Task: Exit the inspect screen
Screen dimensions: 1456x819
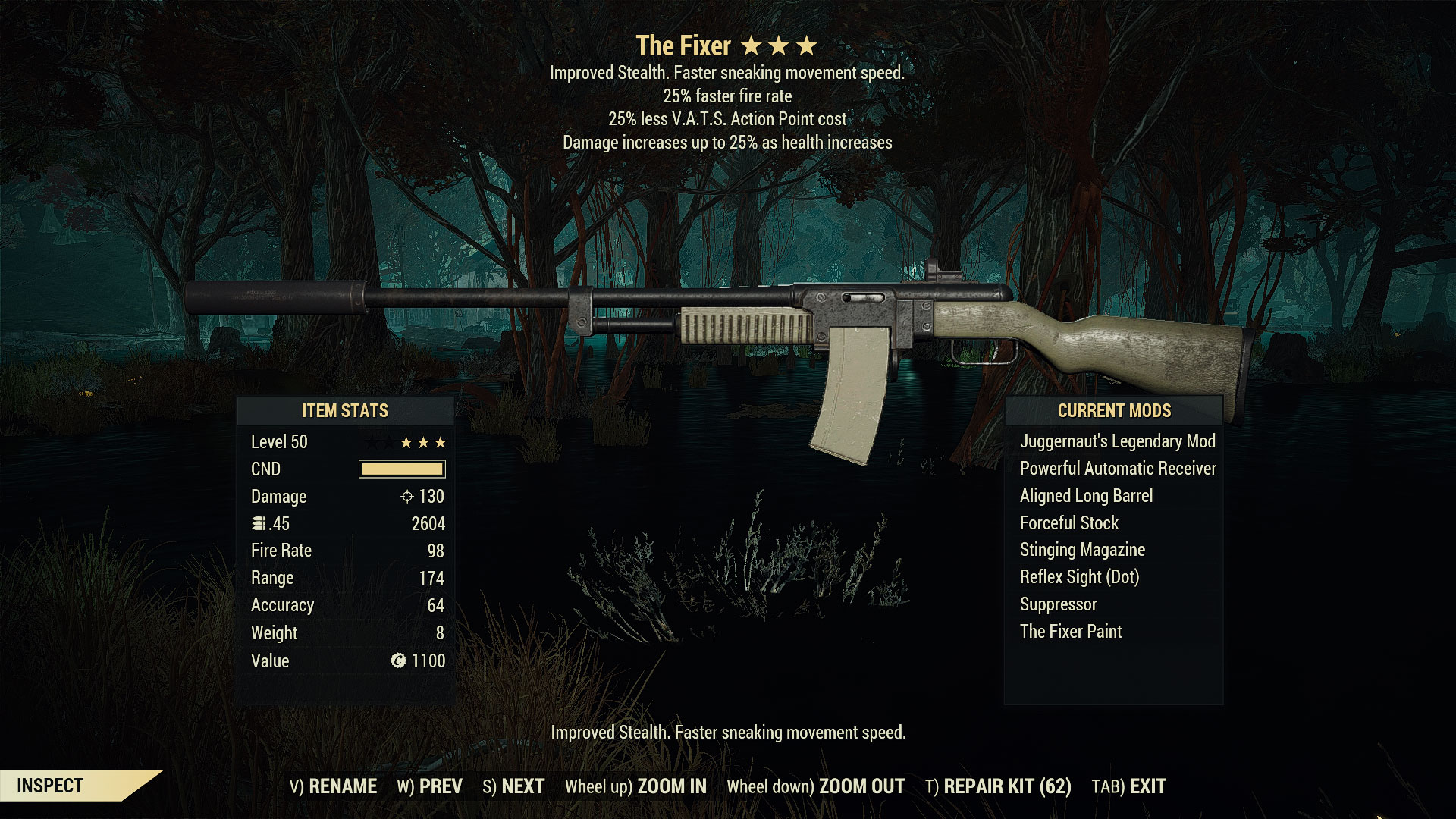Action: [1128, 786]
